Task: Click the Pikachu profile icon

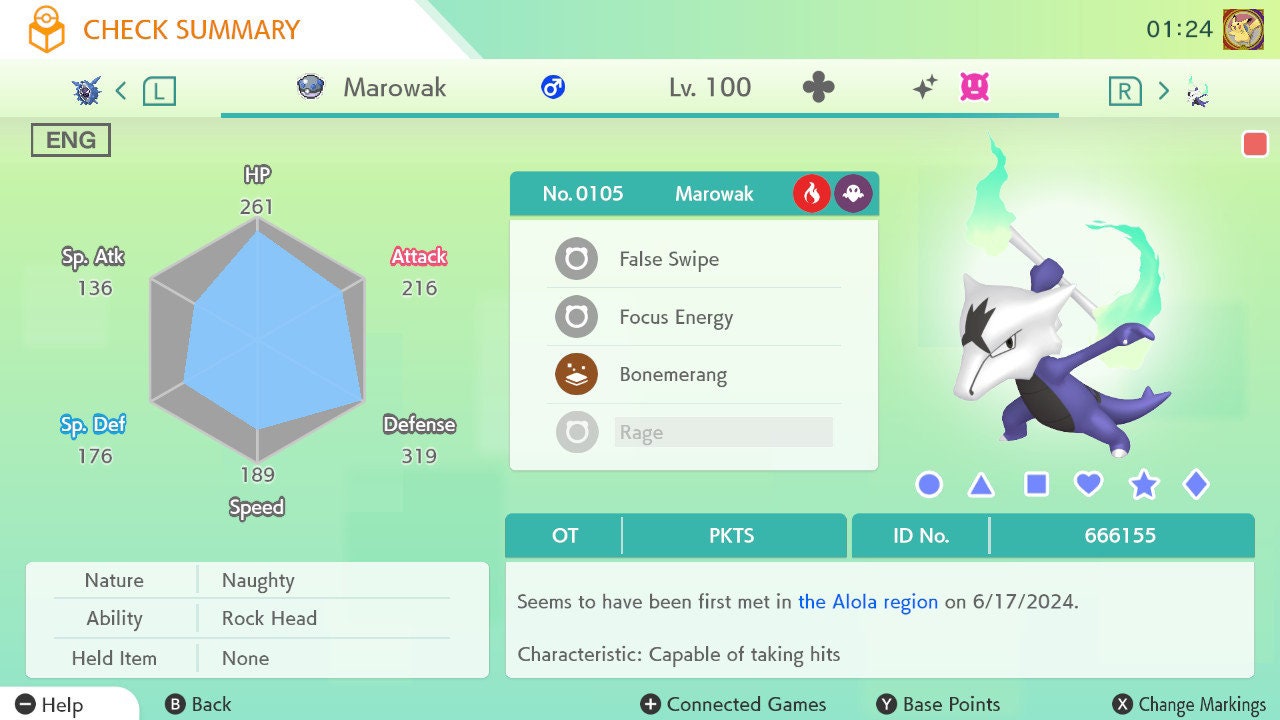Action: (1243, 29)
